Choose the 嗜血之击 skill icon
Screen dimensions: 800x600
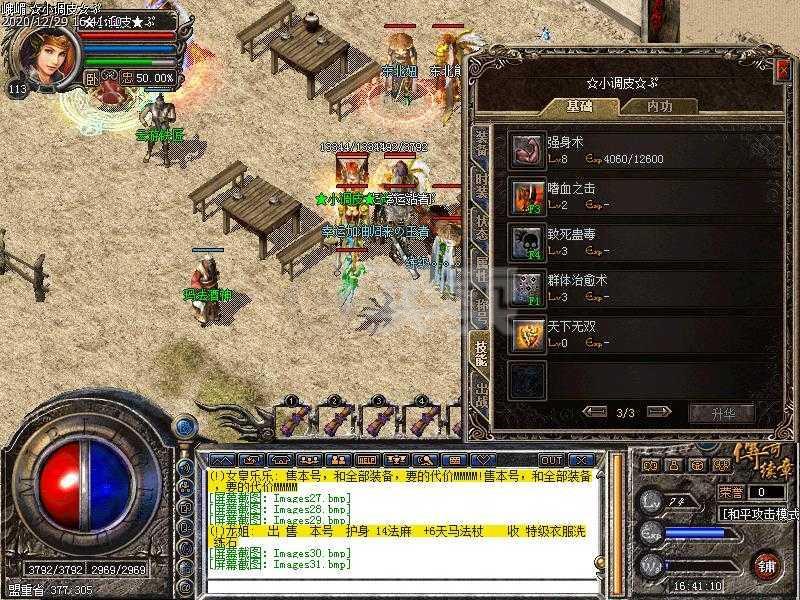pos(525,196)
